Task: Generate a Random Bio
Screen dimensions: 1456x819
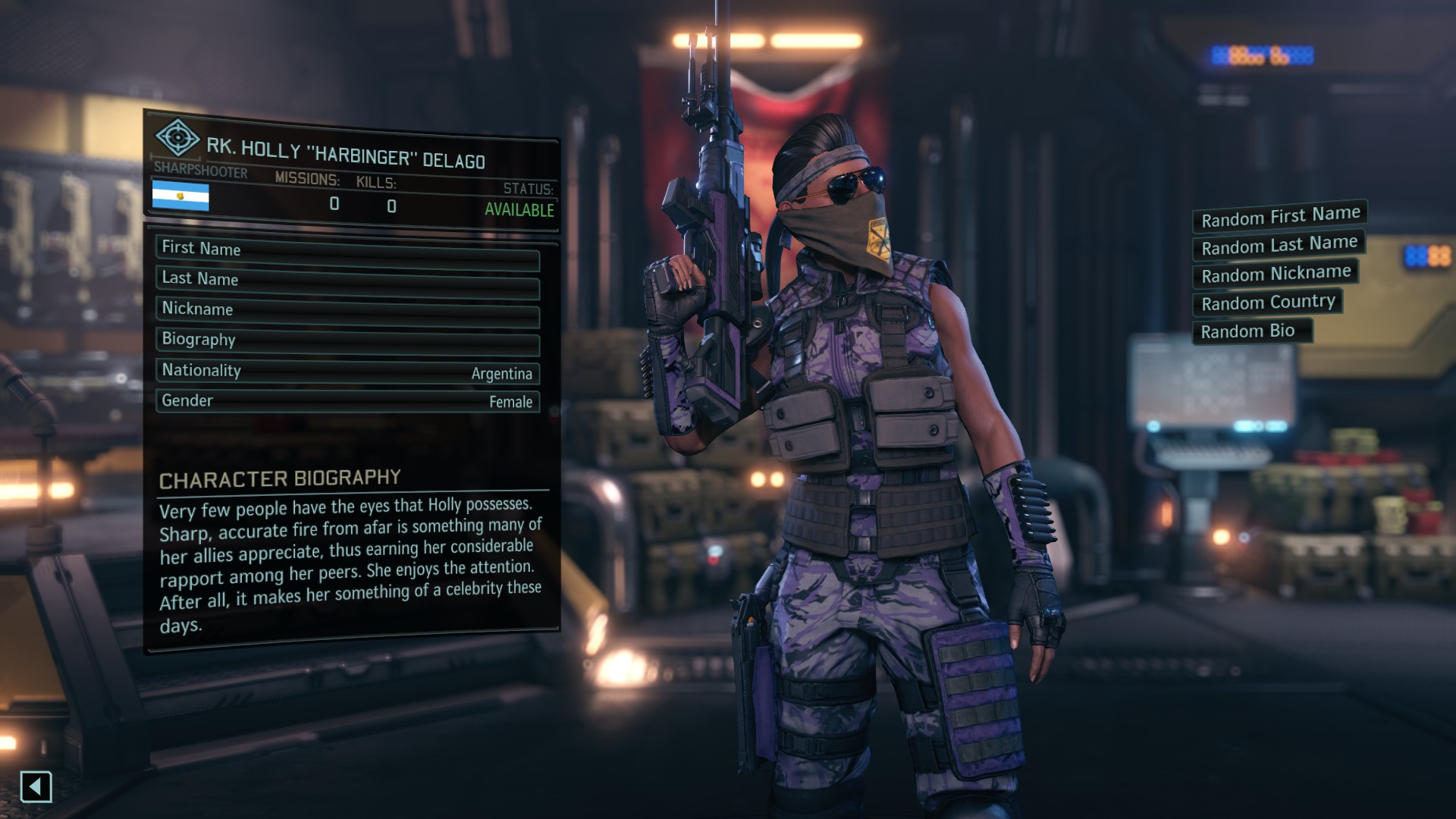Action: point(1252,331)
